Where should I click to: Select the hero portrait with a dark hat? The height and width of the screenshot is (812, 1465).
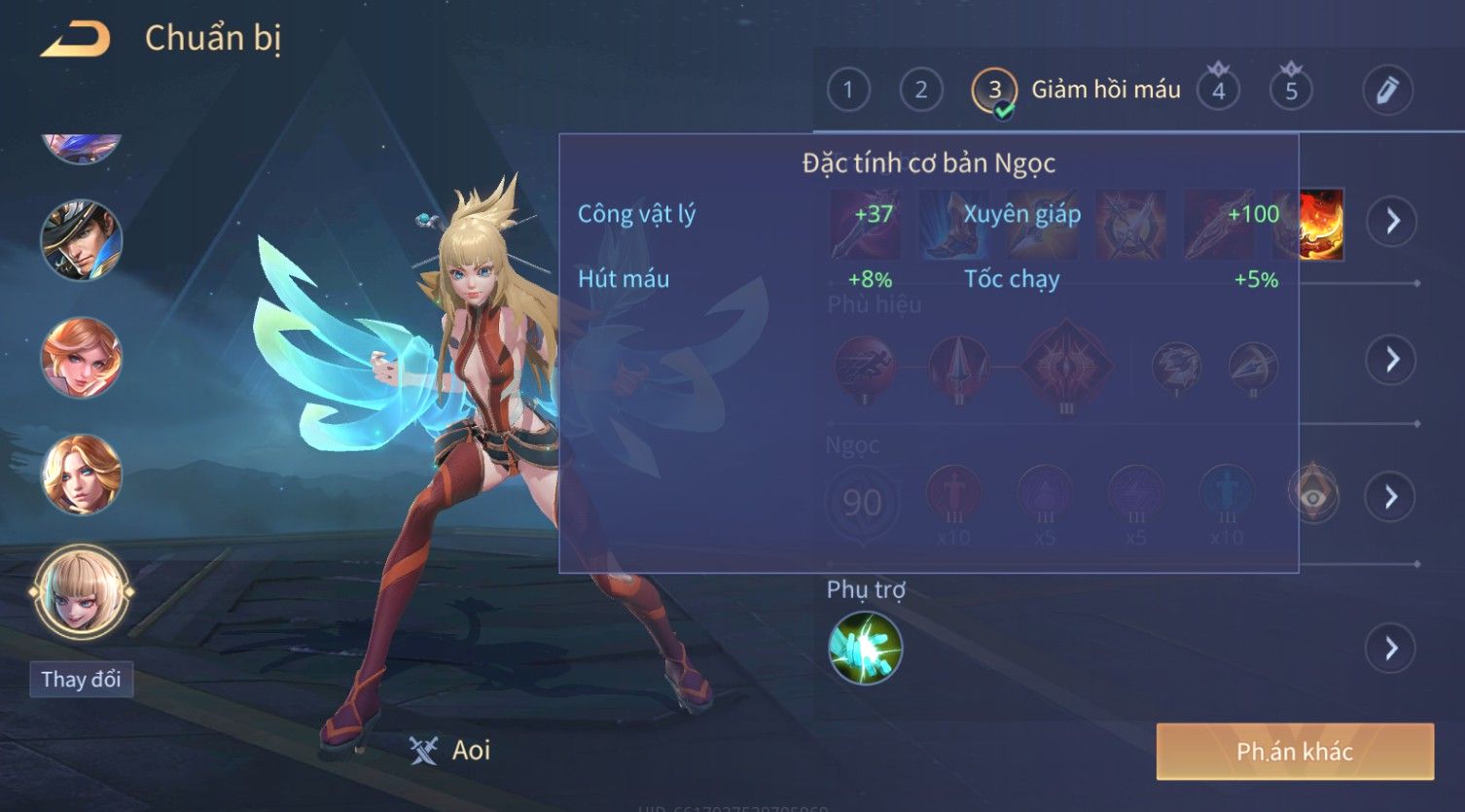[x=81, y=240]
